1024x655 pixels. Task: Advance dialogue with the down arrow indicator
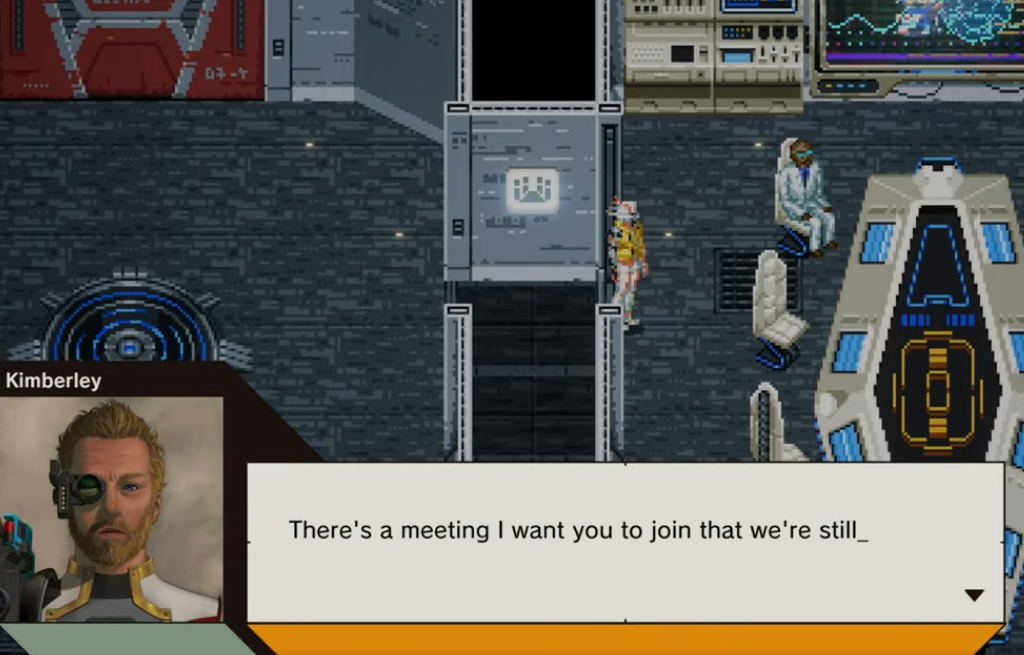coord(973,595)
